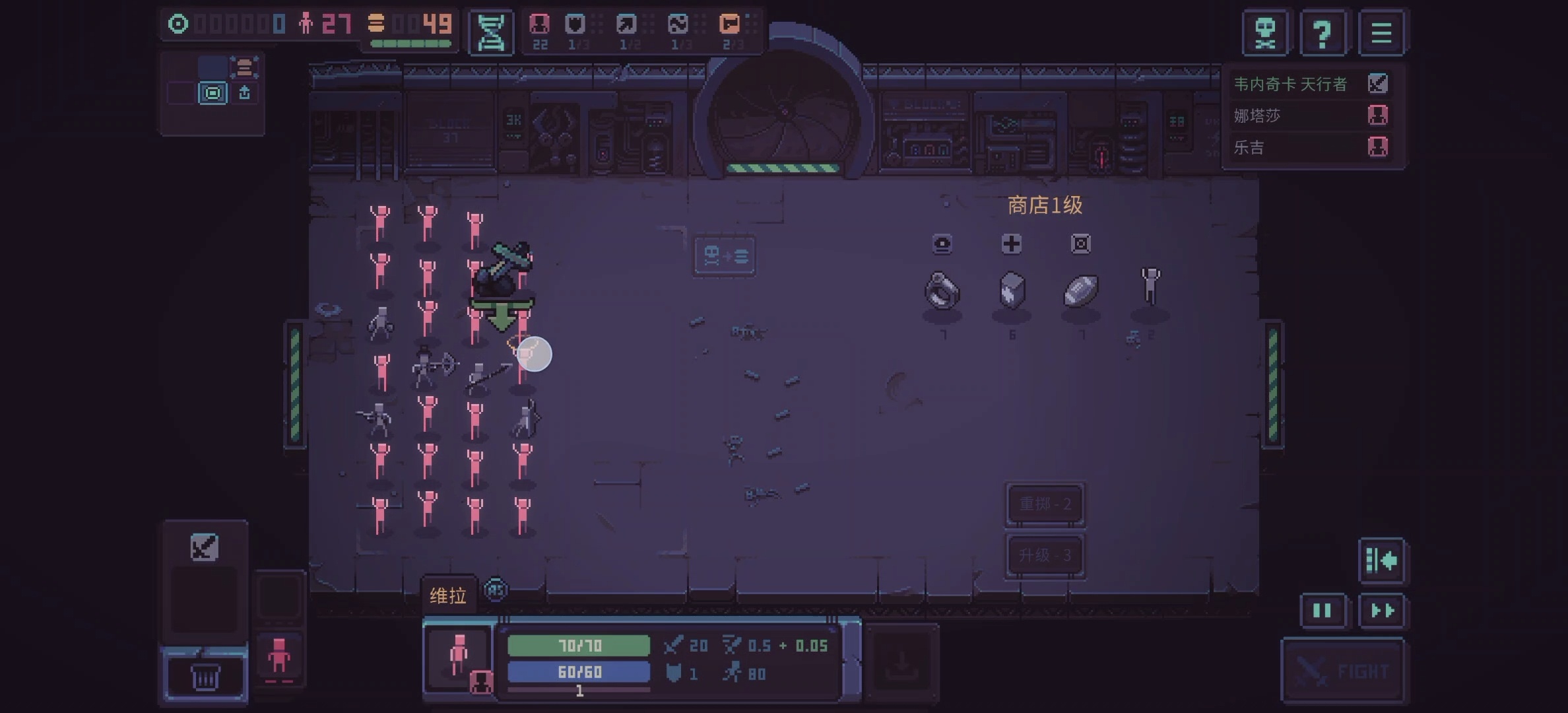Open the hamburger main menu

click(1381, 32)
